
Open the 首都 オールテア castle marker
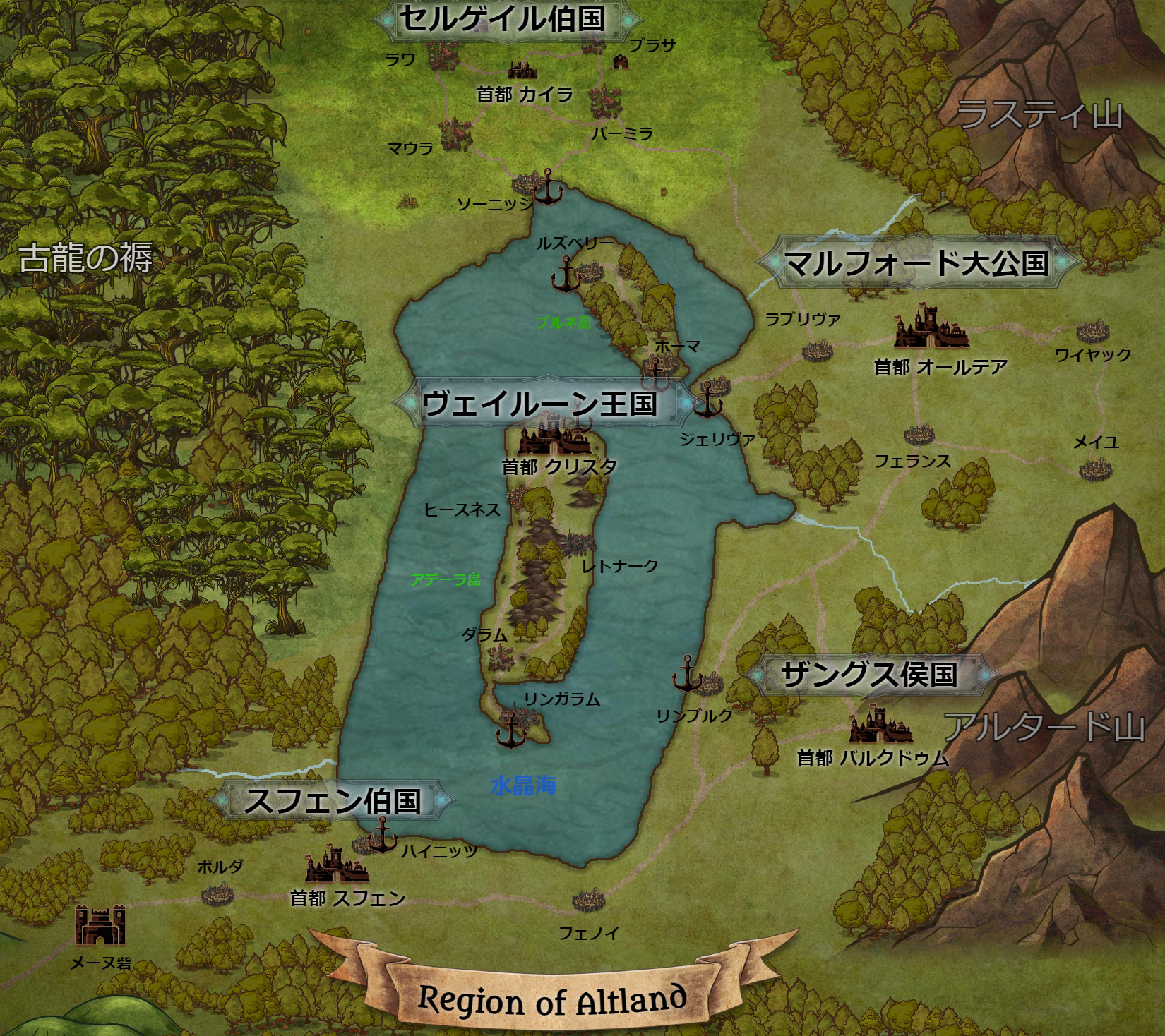[930, 328]
